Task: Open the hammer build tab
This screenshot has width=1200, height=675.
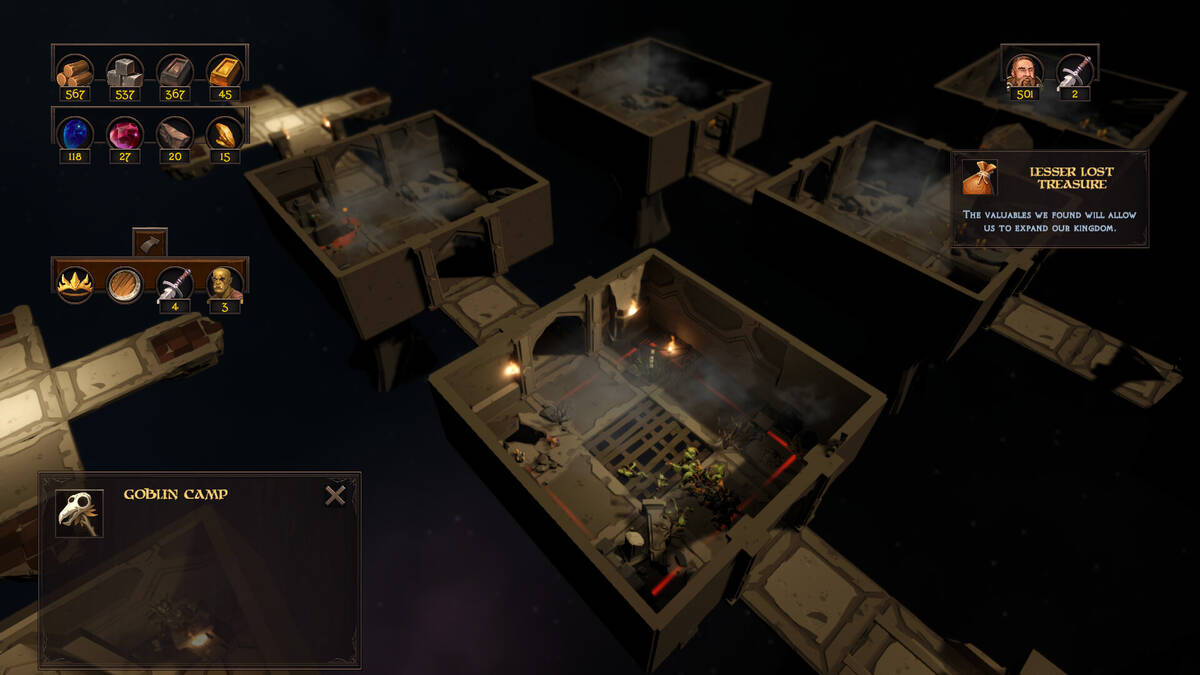Action: point(150,243)
